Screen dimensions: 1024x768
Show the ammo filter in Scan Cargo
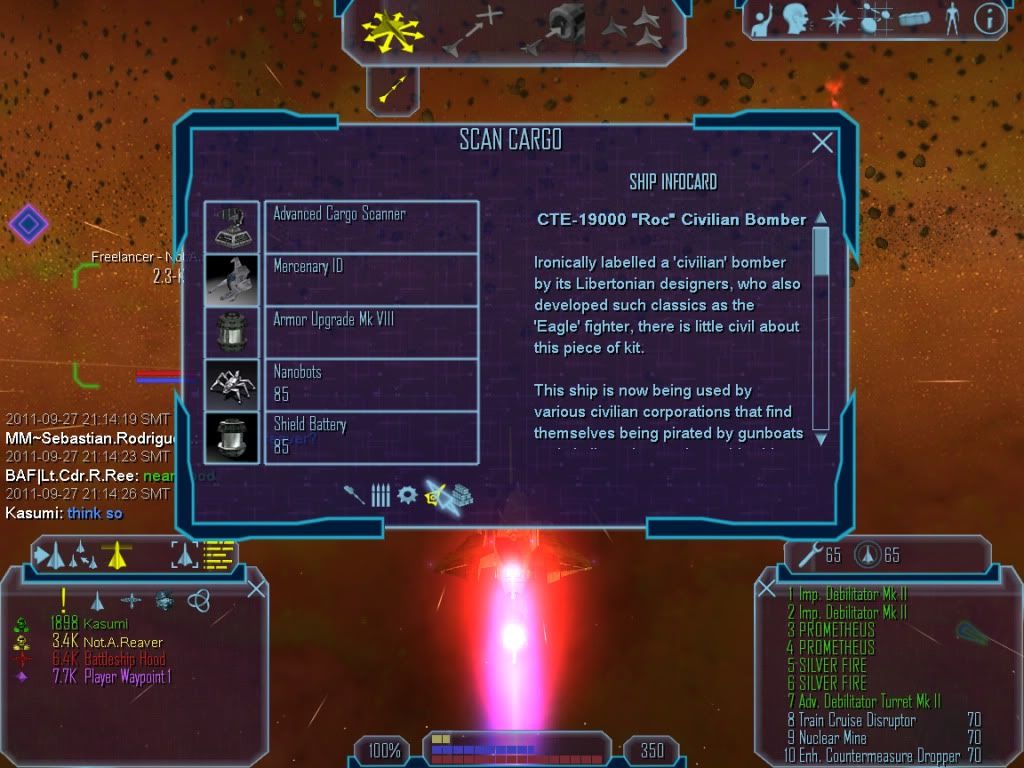pyautogui.click(x=380, y=495)
